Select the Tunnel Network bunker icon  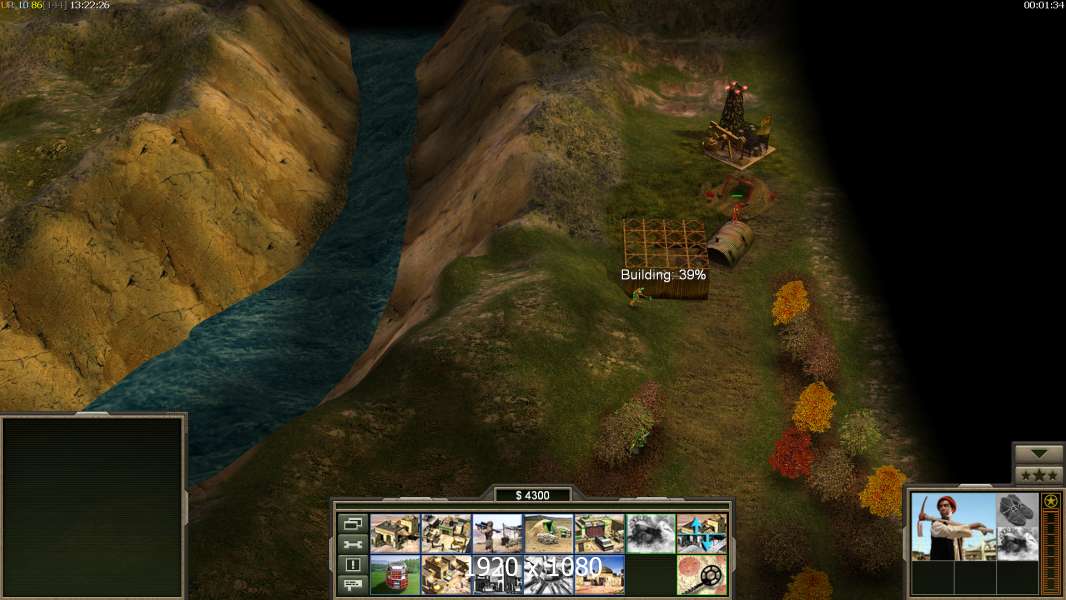[548, 534]
